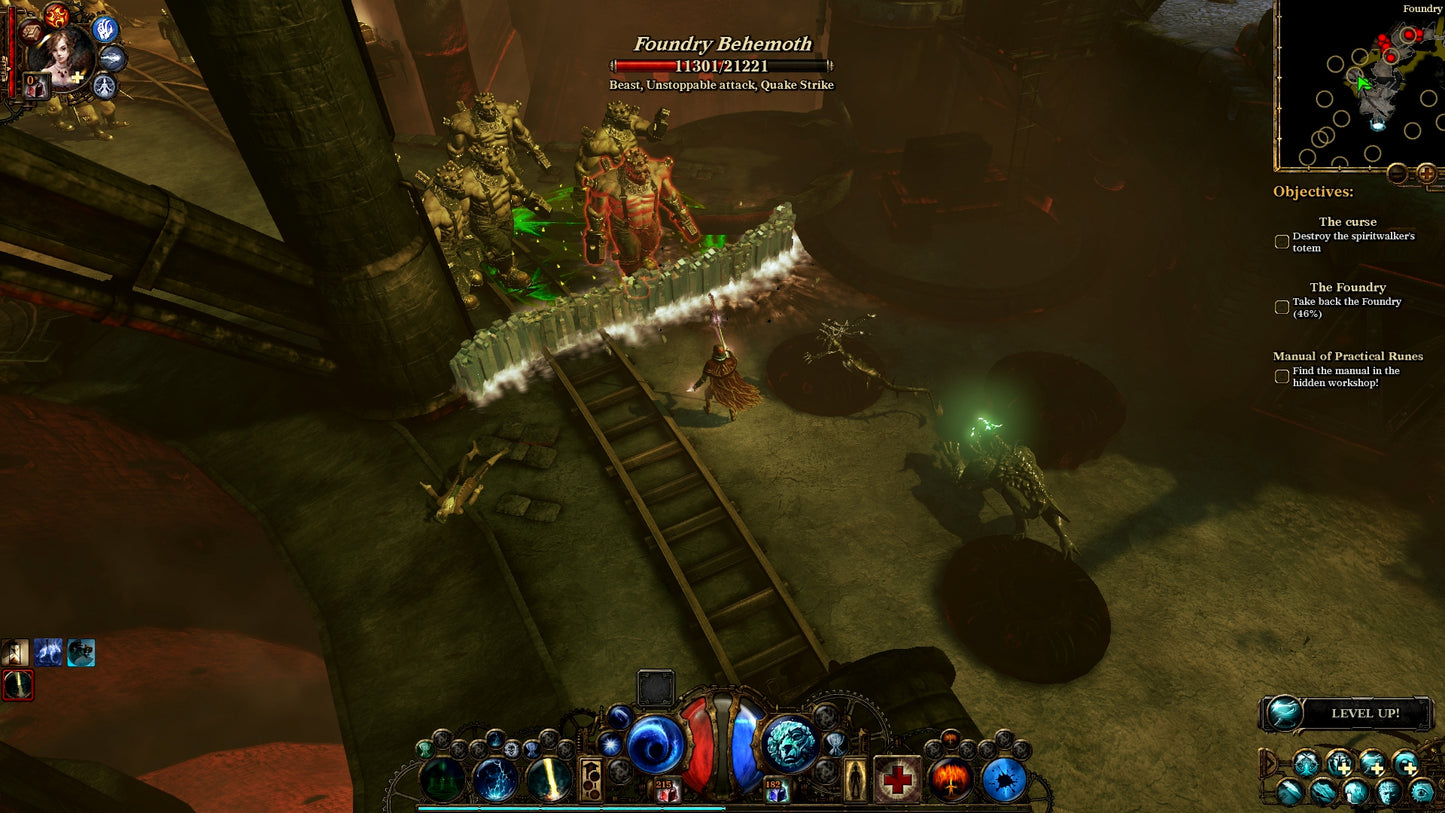Activate the fiery explosion skill
The height and width of the screenshot is (813, 1445).
[951, 780]
